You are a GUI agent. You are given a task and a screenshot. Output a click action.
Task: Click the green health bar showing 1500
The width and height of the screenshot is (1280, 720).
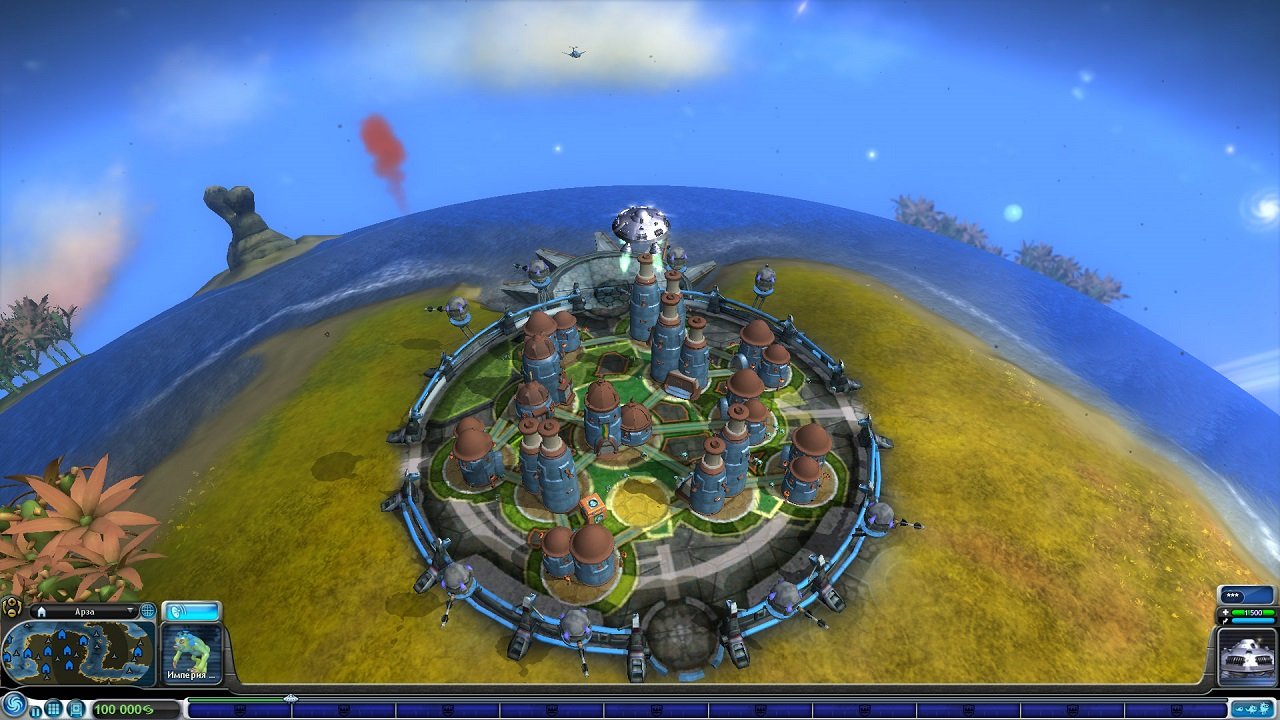click(x=1252, y=612)
